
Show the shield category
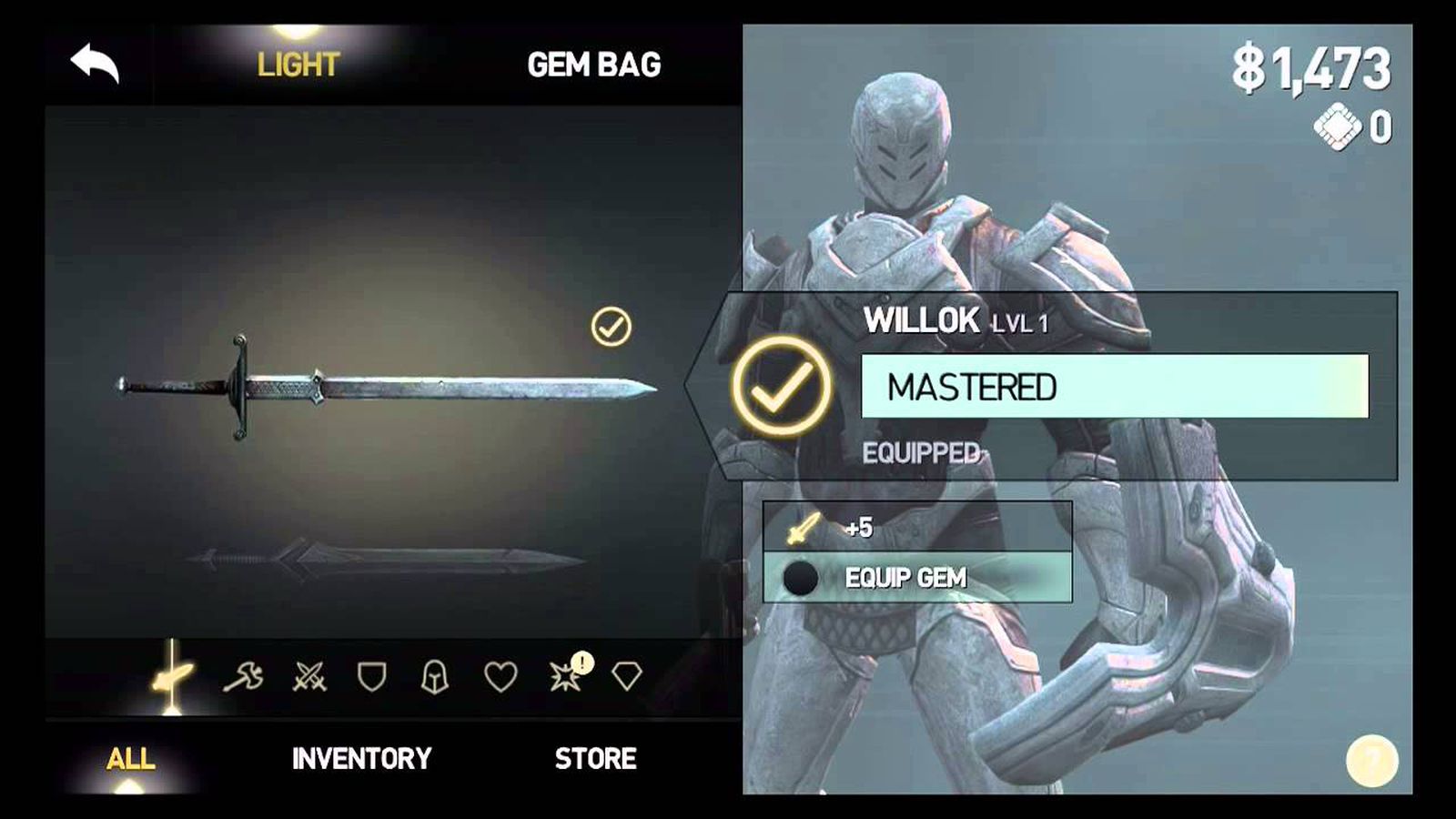point(371,676)
